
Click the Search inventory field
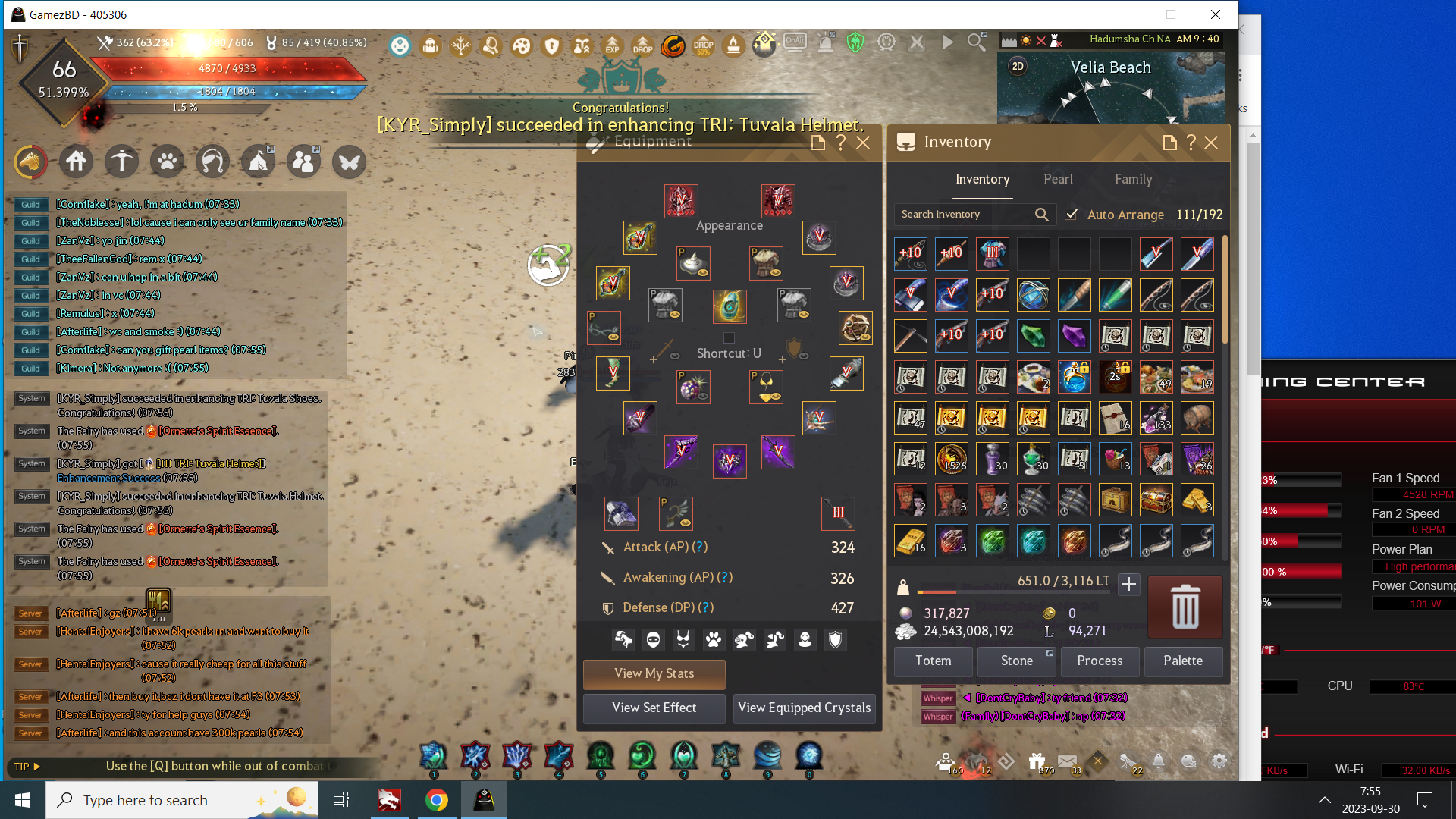click(965, 215)
